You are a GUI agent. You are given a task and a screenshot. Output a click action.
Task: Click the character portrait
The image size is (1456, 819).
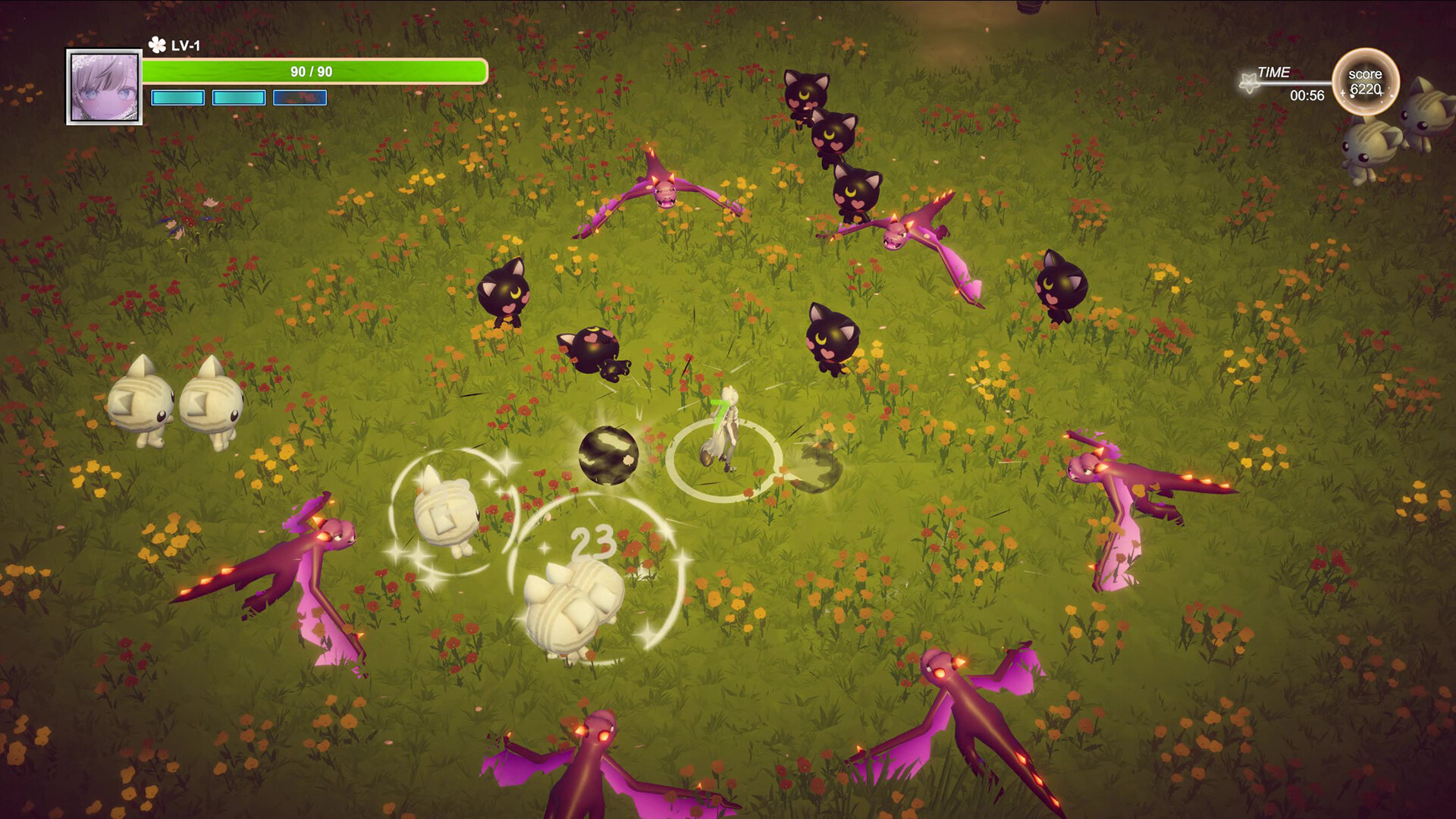pos(105,87)
